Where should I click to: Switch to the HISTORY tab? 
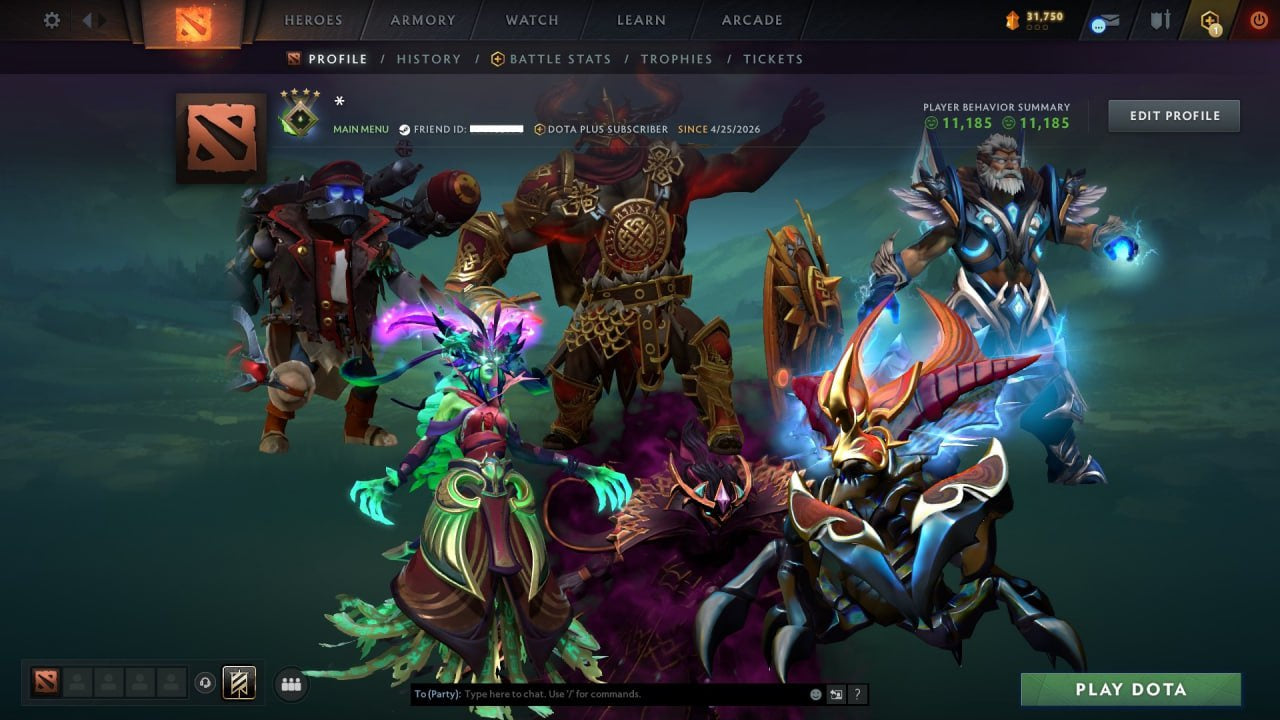[428, 59]
